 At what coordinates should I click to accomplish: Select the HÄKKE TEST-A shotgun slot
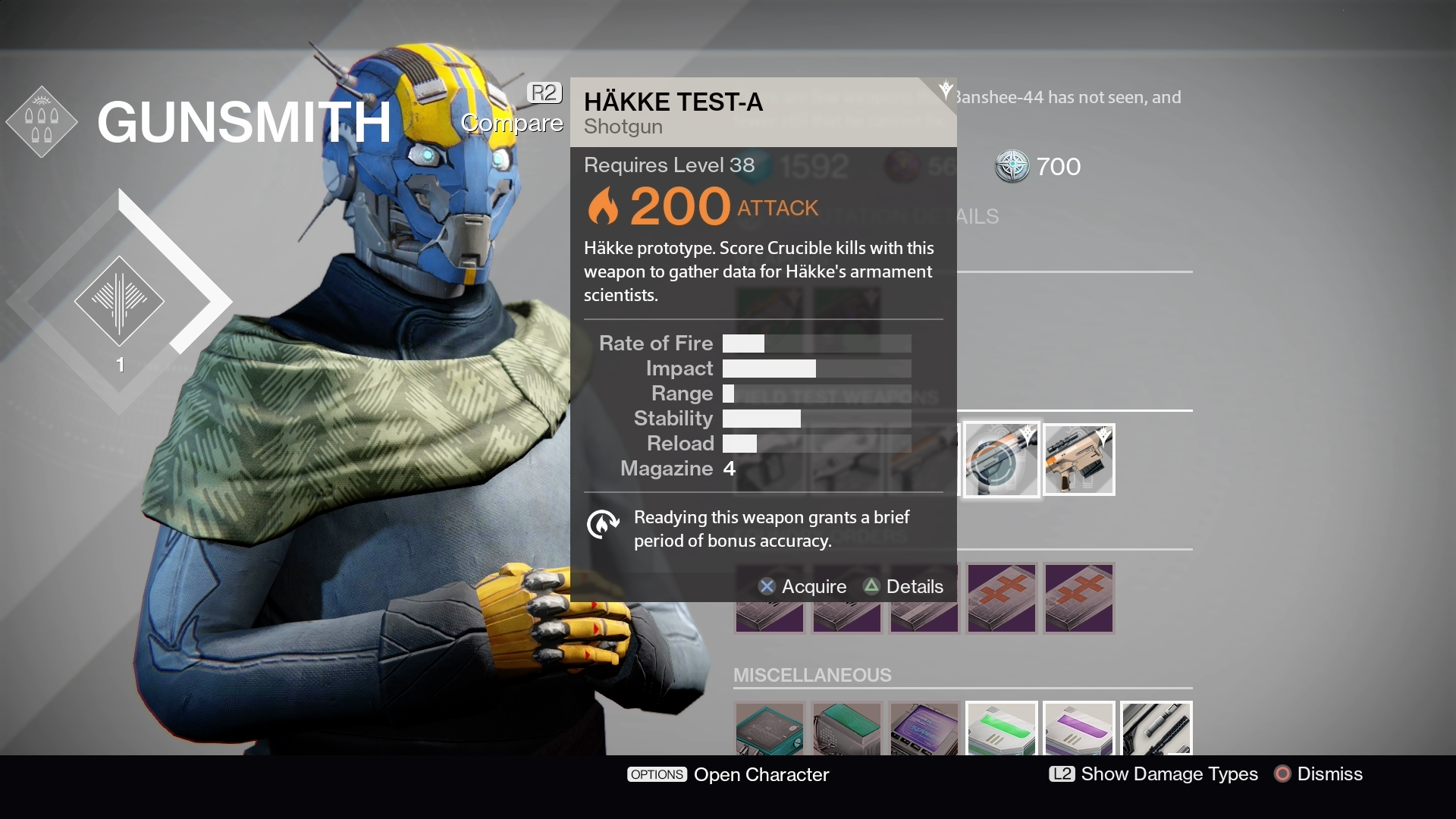[1001, 460]
